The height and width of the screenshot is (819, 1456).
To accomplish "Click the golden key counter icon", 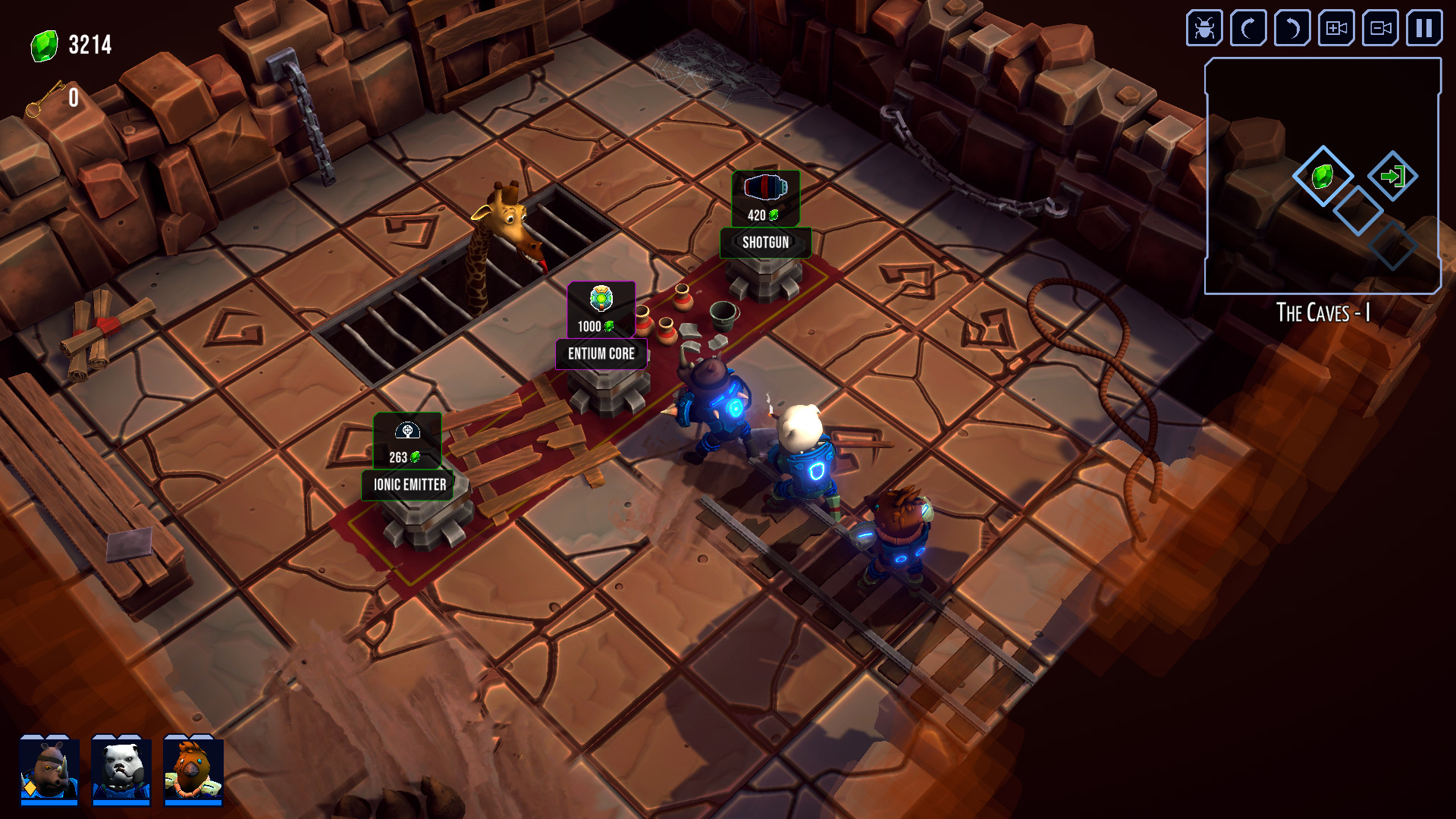I will 43,96.
